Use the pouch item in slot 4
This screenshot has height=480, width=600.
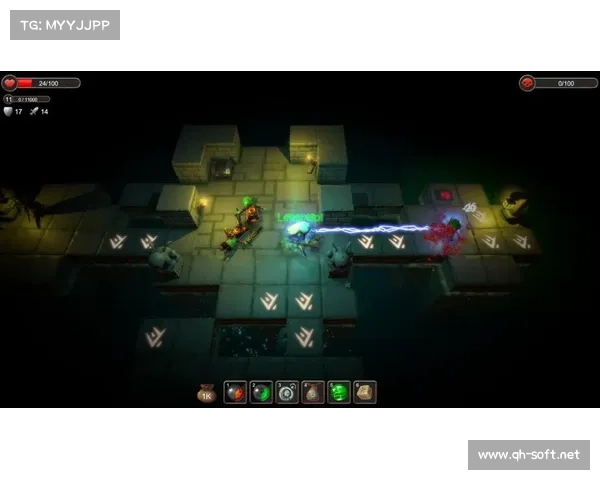(x=313, y=393)
